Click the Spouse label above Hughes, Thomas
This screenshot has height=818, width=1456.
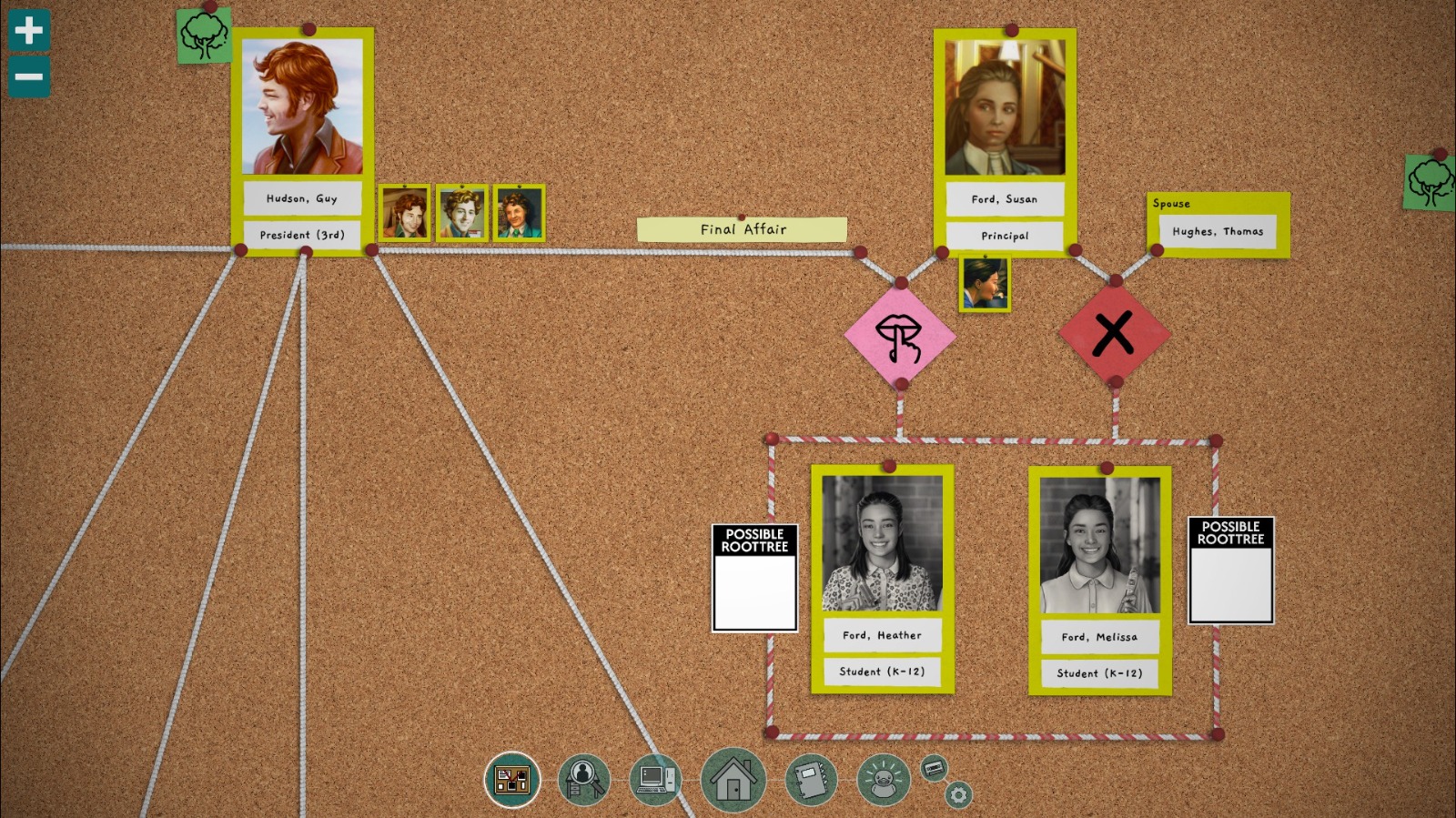point(1173,204)
